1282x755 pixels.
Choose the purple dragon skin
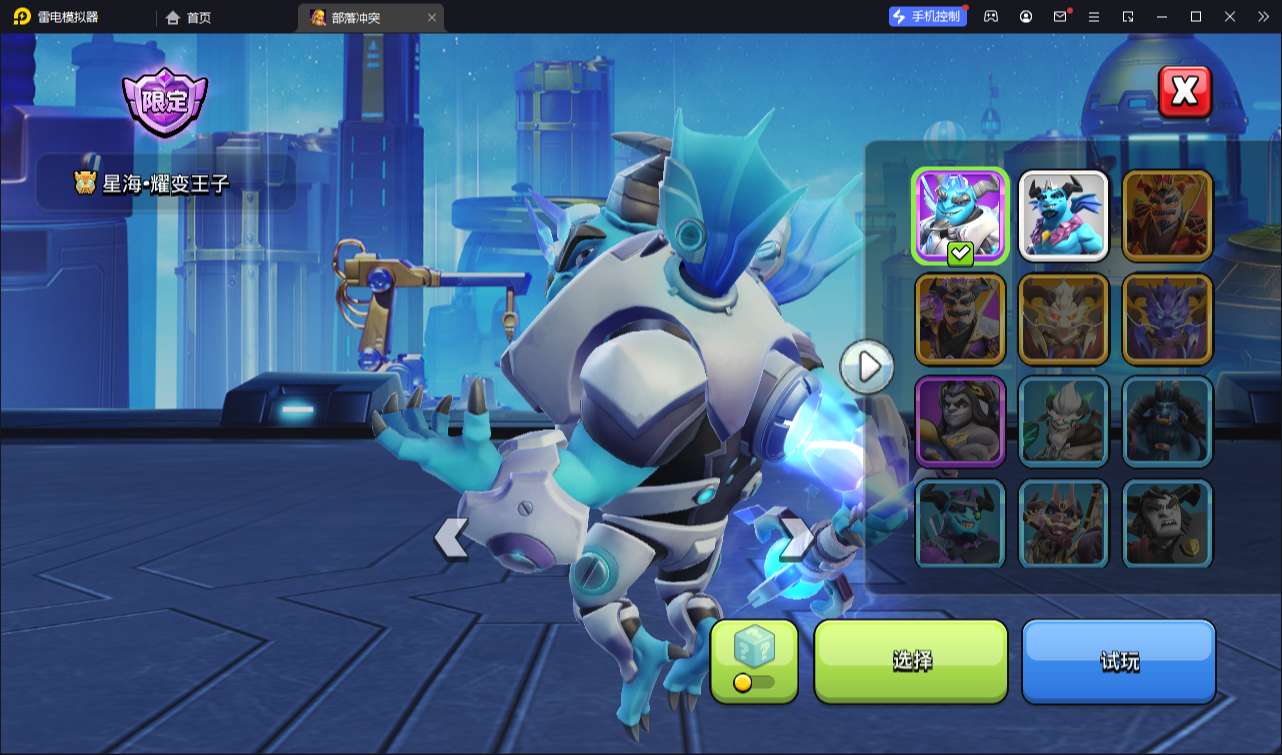click(x=1167, y=319)
